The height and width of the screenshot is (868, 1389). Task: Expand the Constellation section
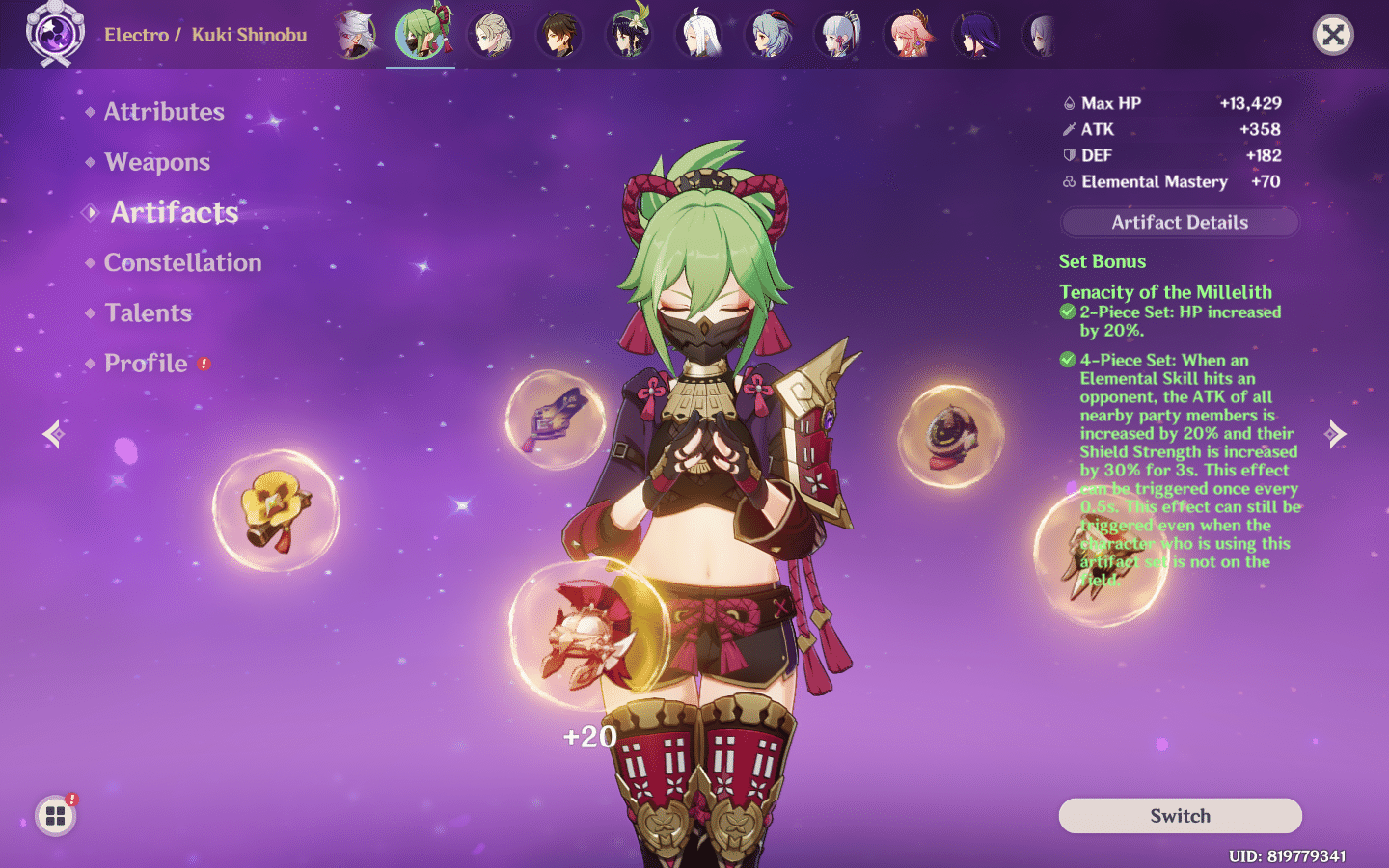(x=181, y=262)
